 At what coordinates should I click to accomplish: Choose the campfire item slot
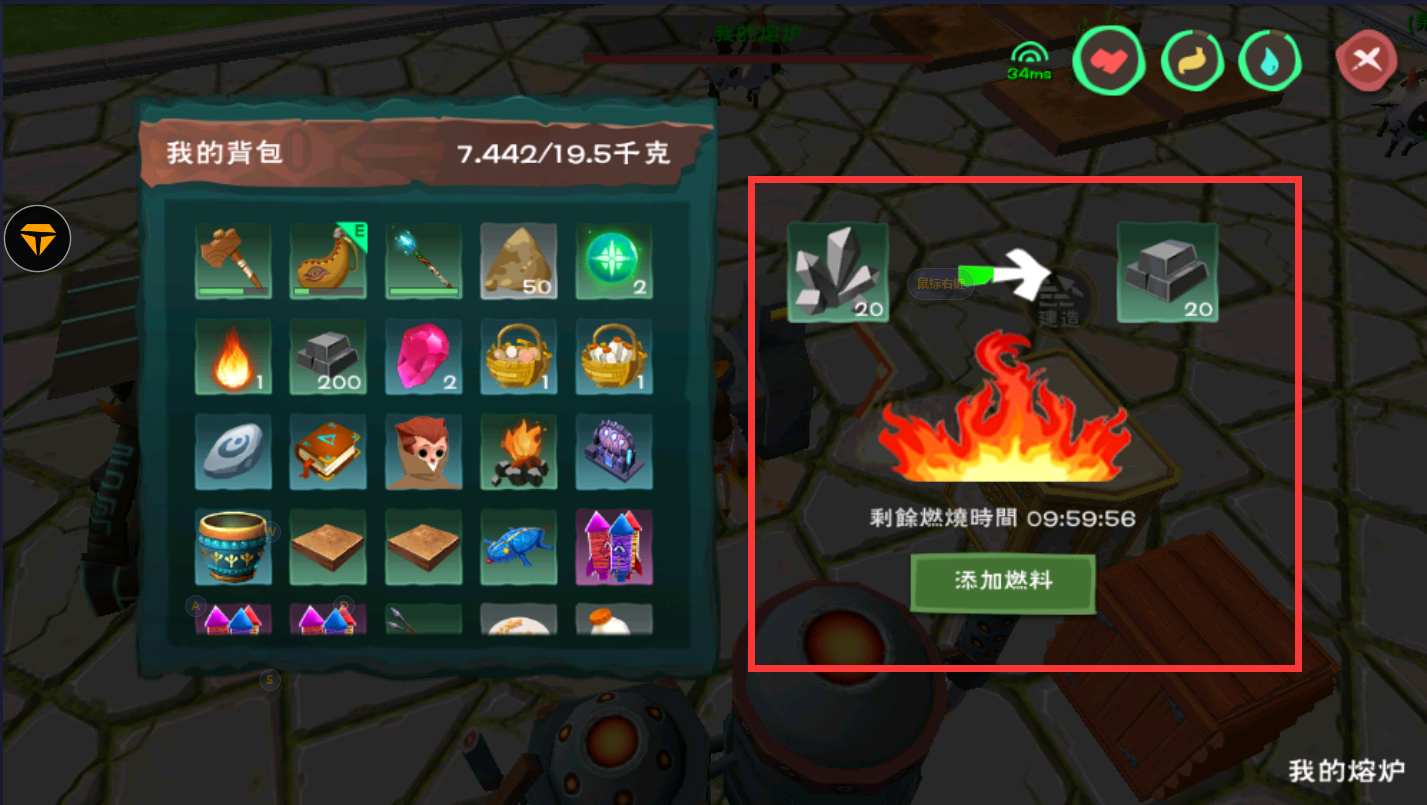(x=519, y=452)
